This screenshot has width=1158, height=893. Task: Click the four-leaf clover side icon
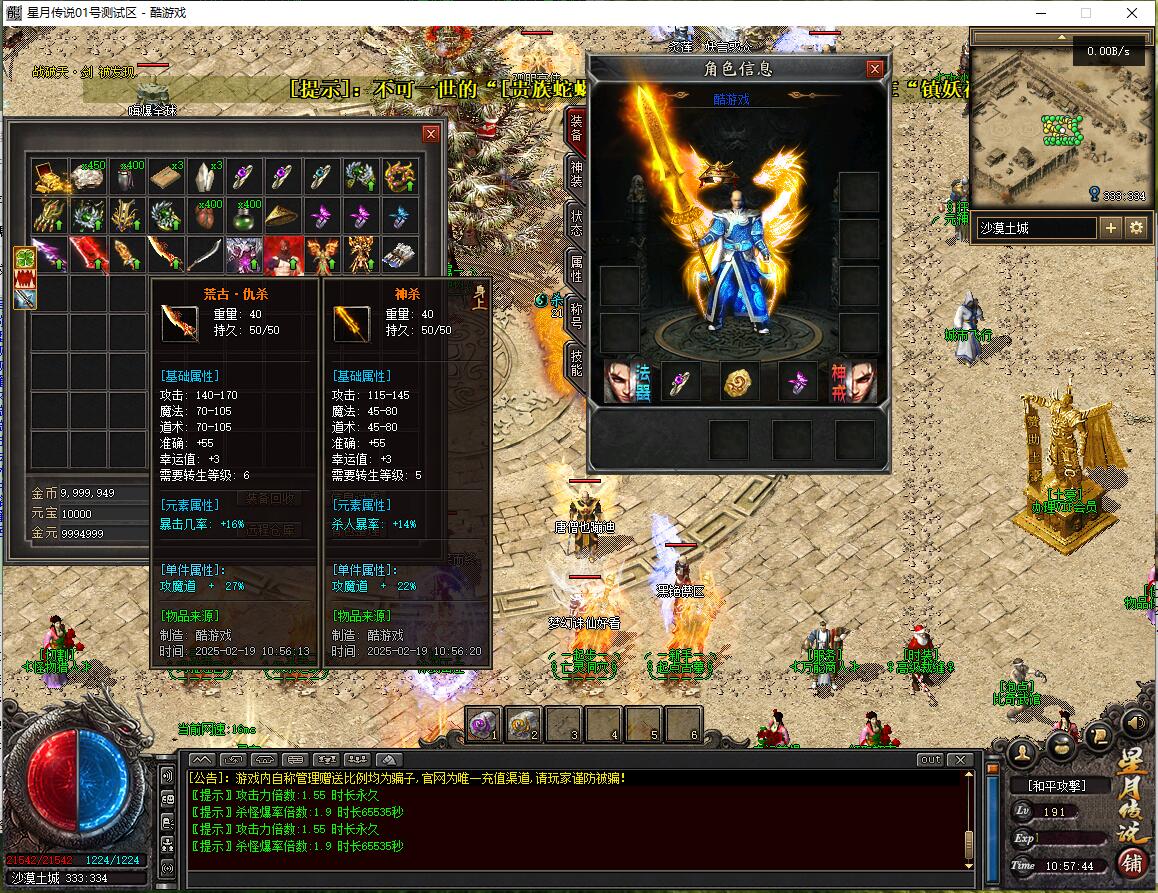pyautogui.click(x=24, y=257)
